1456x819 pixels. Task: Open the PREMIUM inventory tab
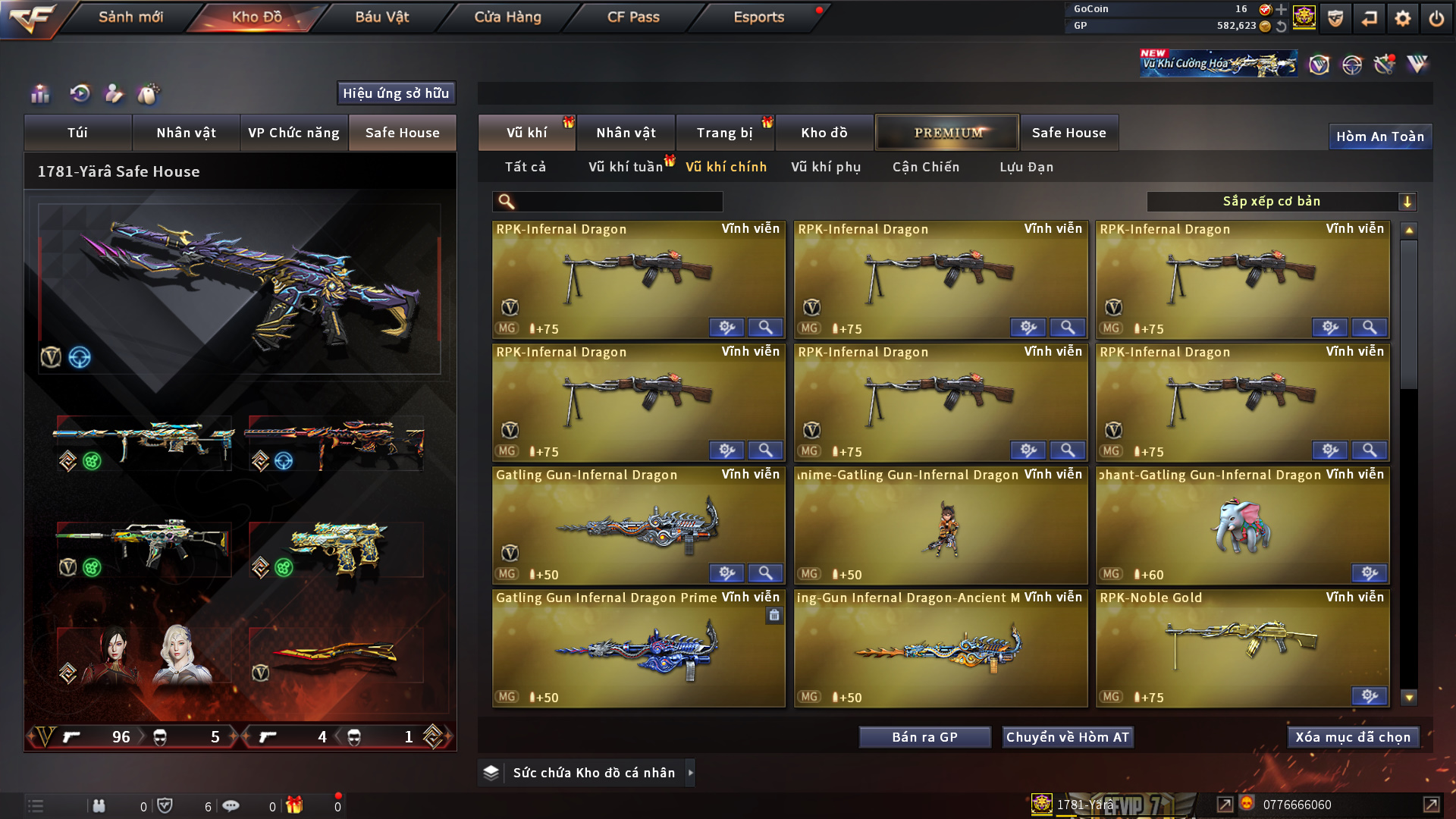coord(947,133)
